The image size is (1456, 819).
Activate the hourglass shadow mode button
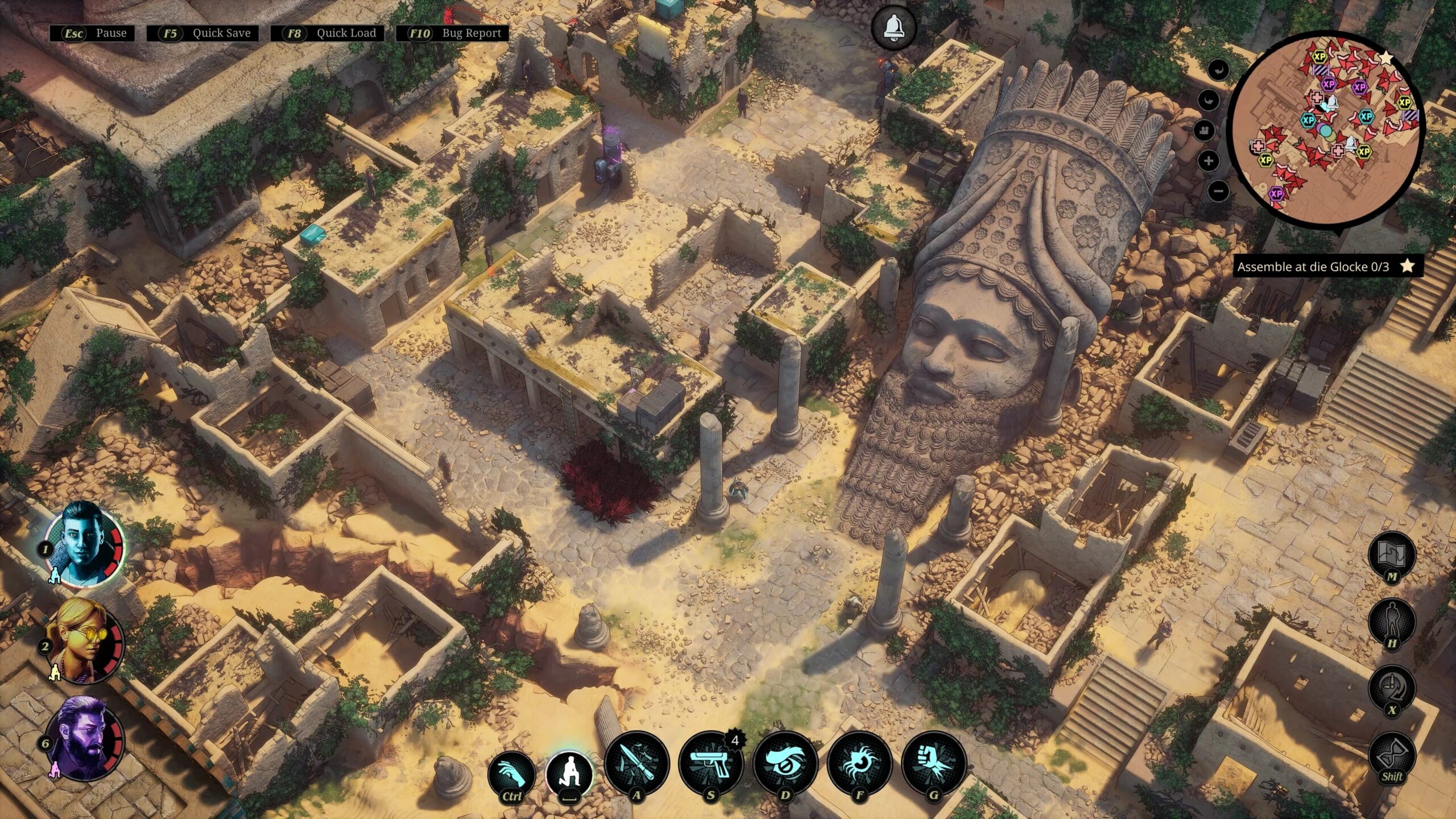[x=1391, y=754]
